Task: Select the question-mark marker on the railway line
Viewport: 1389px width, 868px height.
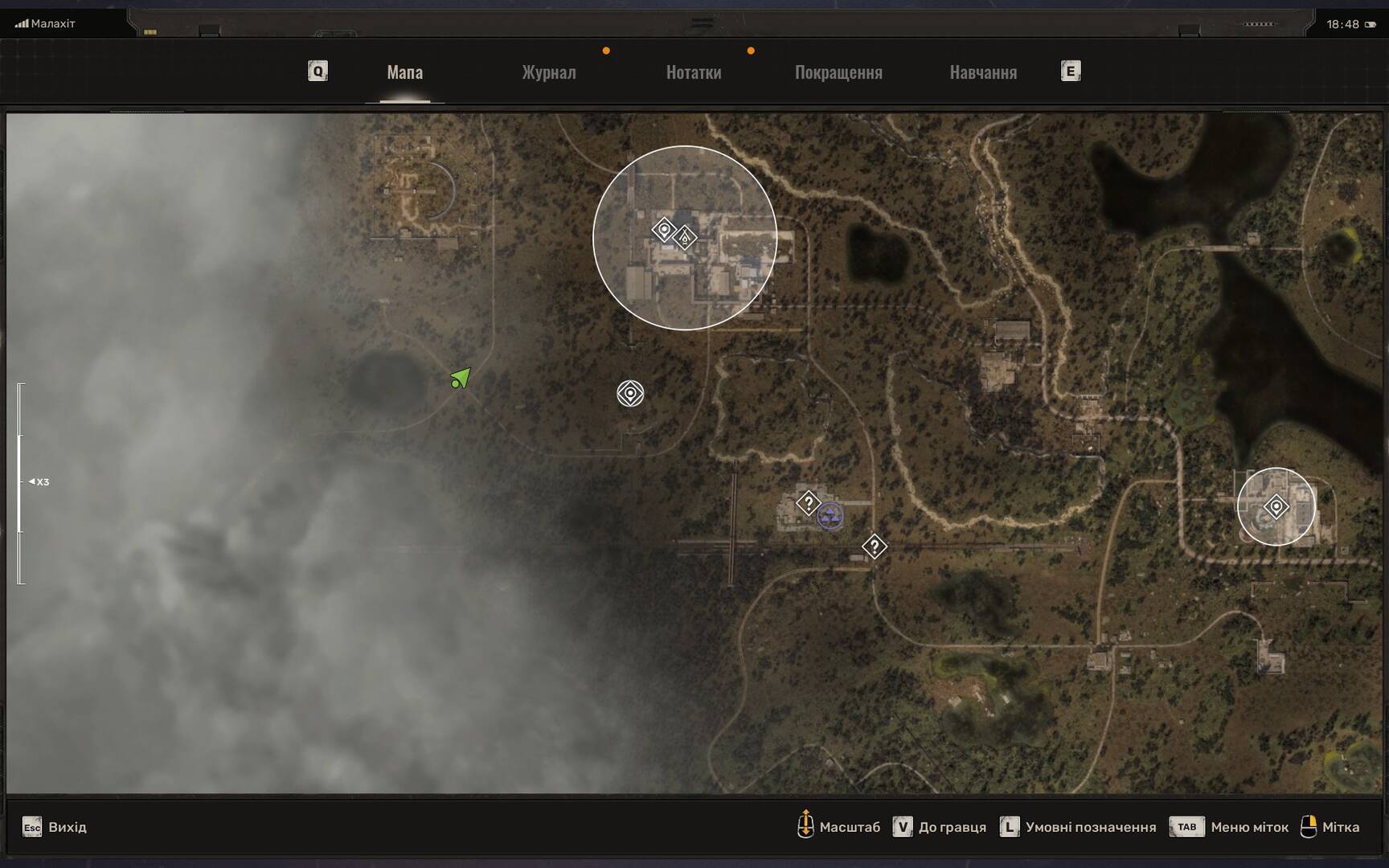Action: click(874, 547)
